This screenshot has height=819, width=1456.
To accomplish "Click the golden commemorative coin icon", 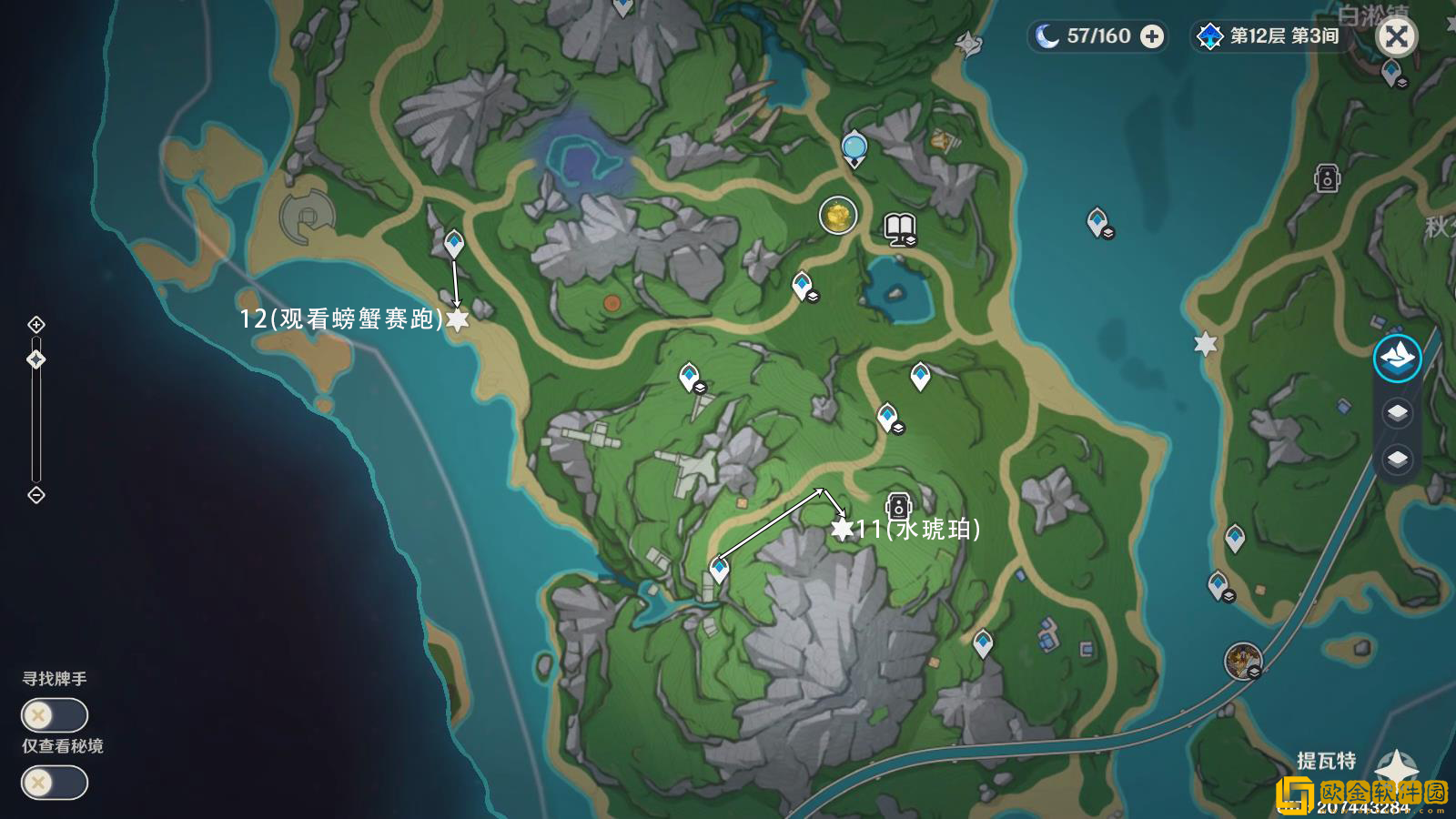I will (x=837, y=217).
